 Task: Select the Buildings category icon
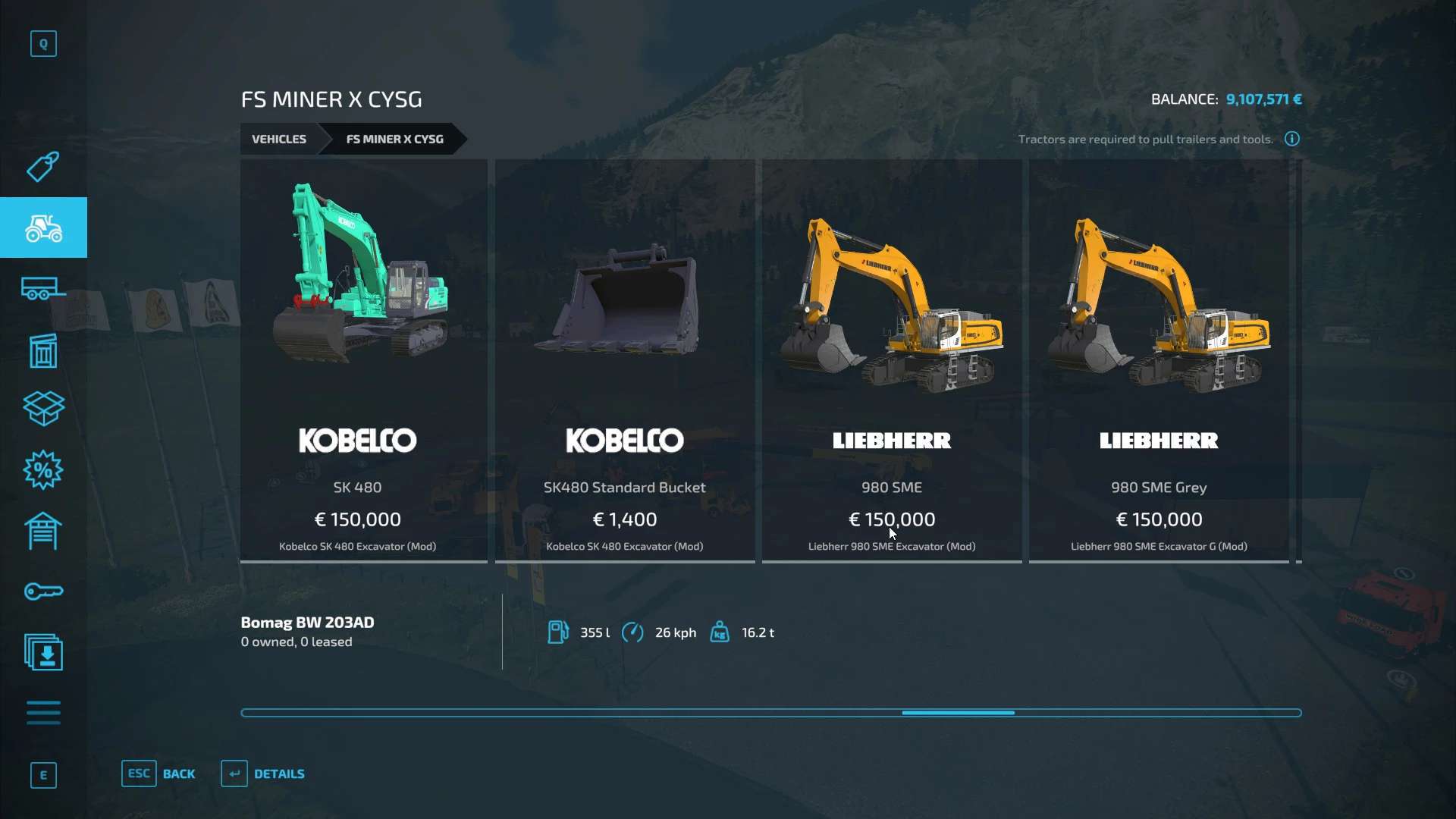coord(43,350)
